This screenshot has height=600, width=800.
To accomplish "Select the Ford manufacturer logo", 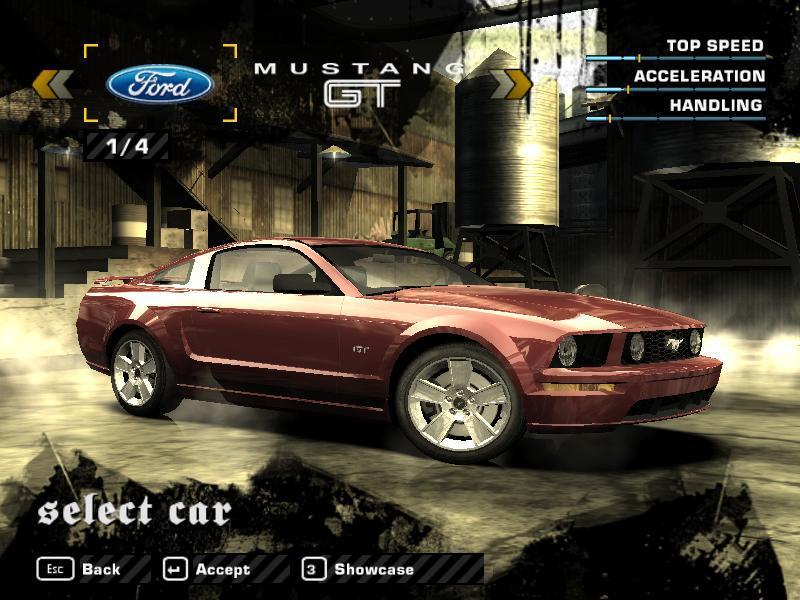I will (160, 84).
